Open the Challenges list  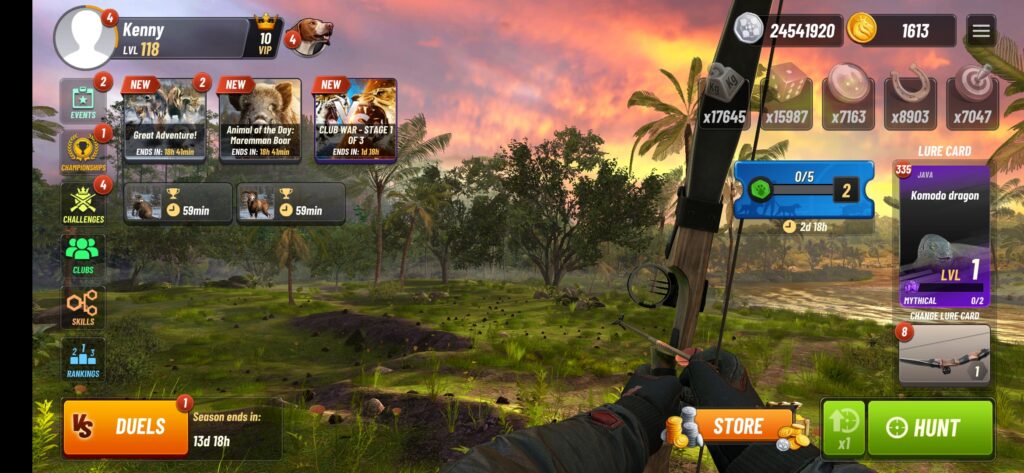pos(83,205)
